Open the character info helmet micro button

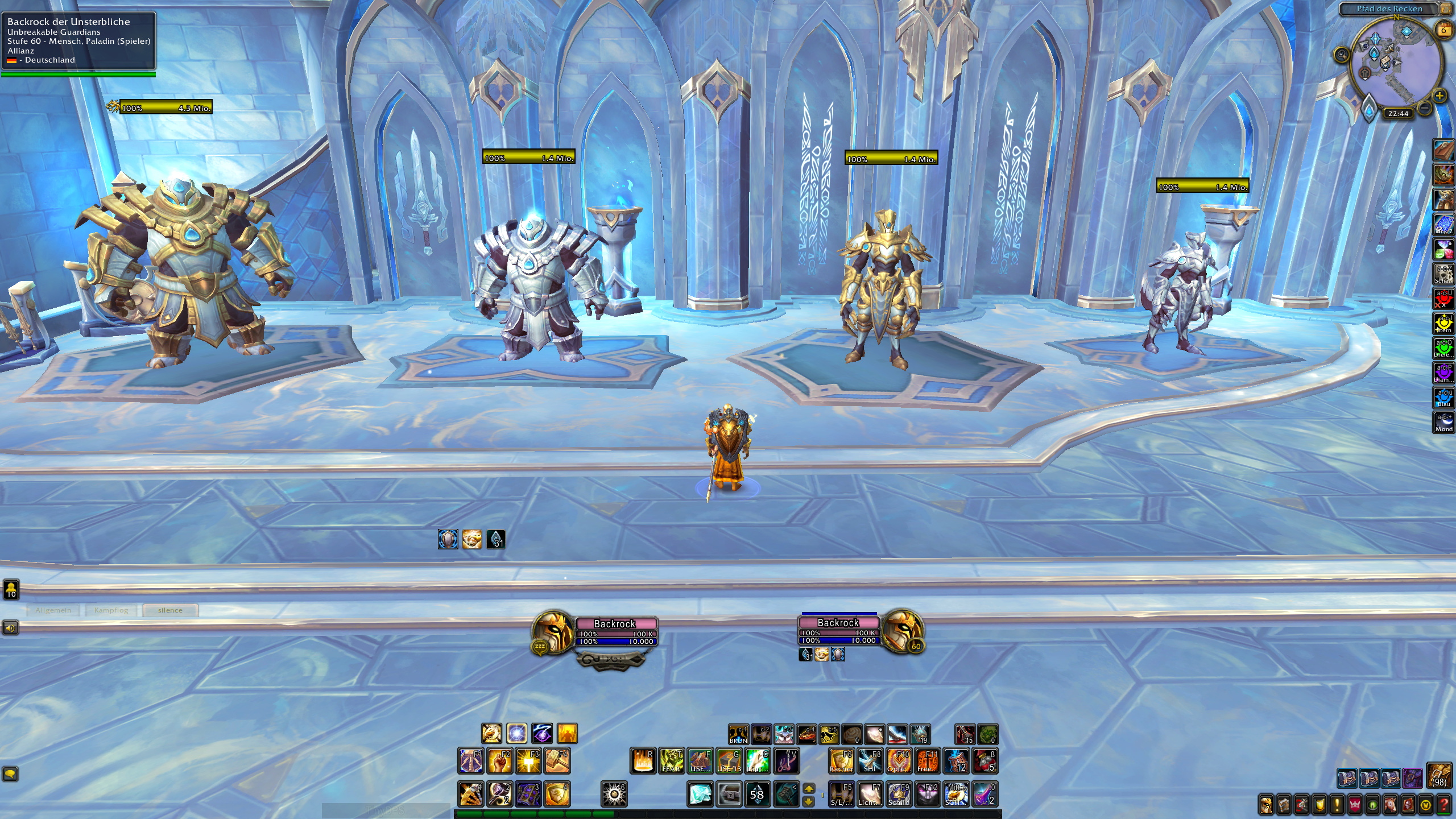(1266, 805)
